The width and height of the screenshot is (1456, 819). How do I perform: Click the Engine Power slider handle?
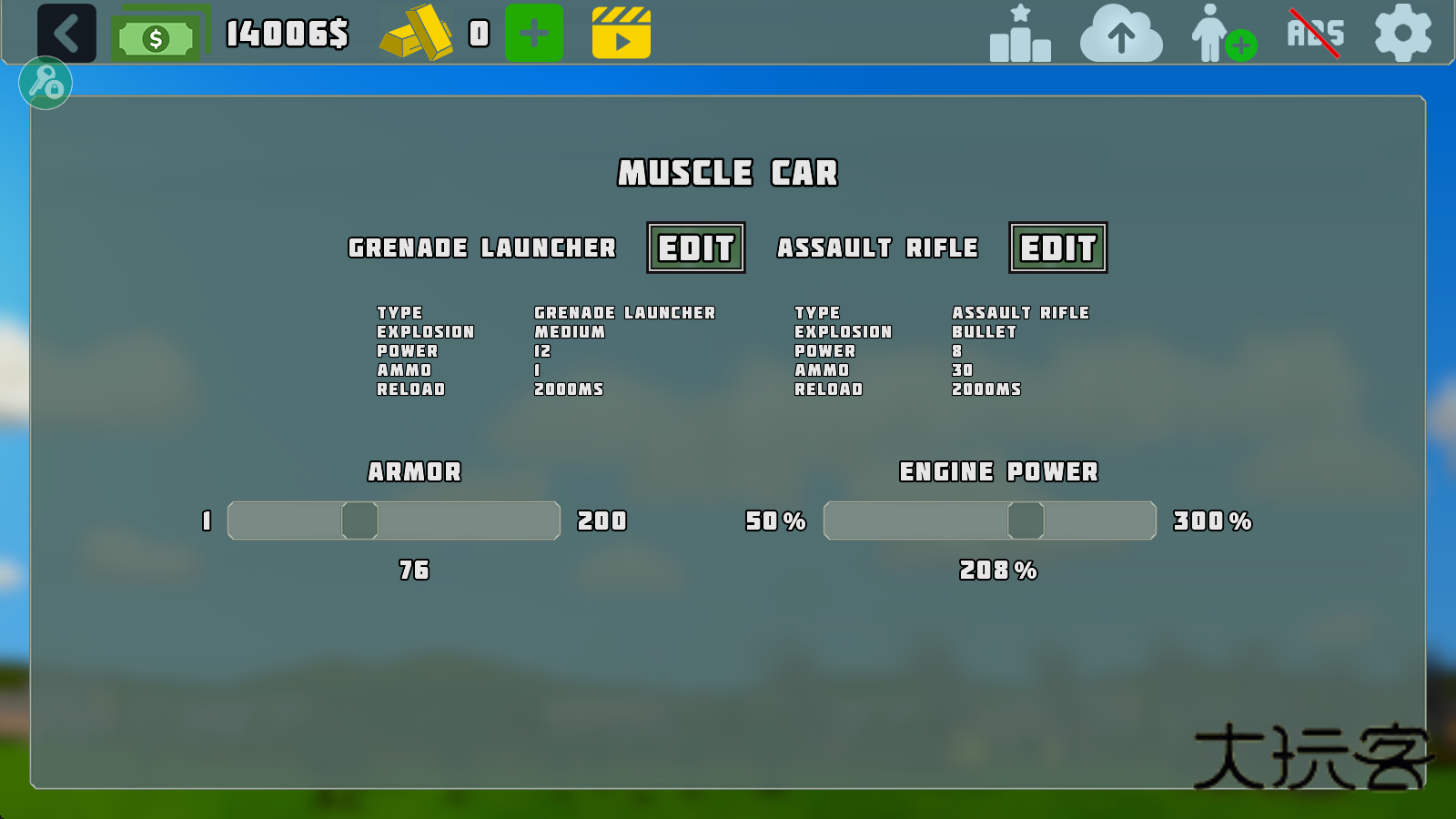(x=1026, y=521)
